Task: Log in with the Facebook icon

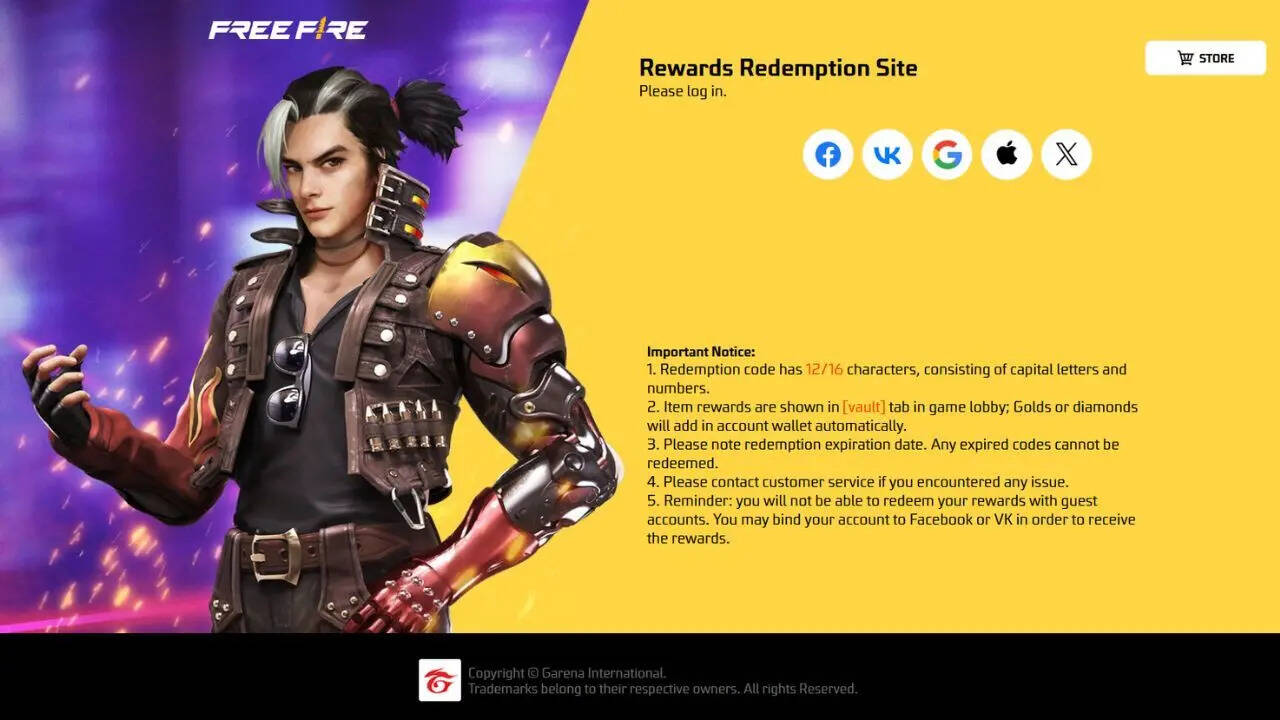Action: point(827,154)
